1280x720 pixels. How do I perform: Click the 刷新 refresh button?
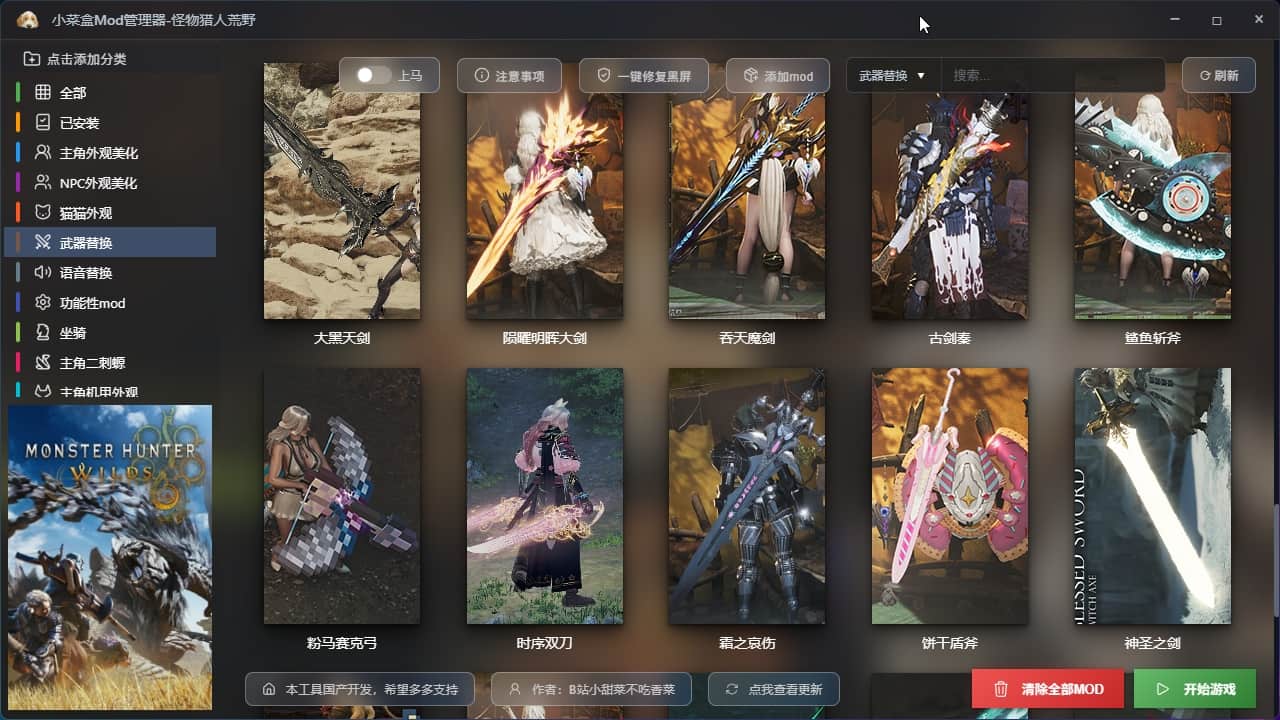(x=1218, y=76)
